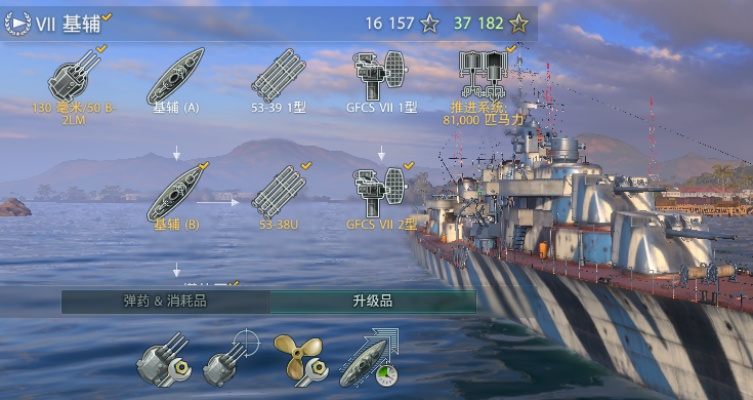
Task: Open the 升级品 tab
Action: [x=372, y=300]
